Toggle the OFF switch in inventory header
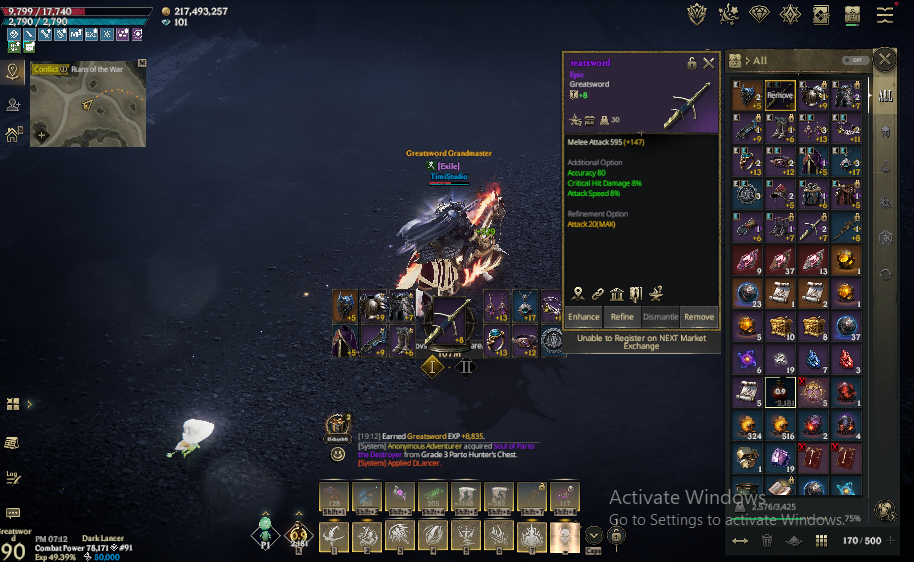The width and height of the screenshot is (914, 562). click(x=853, y=60)
